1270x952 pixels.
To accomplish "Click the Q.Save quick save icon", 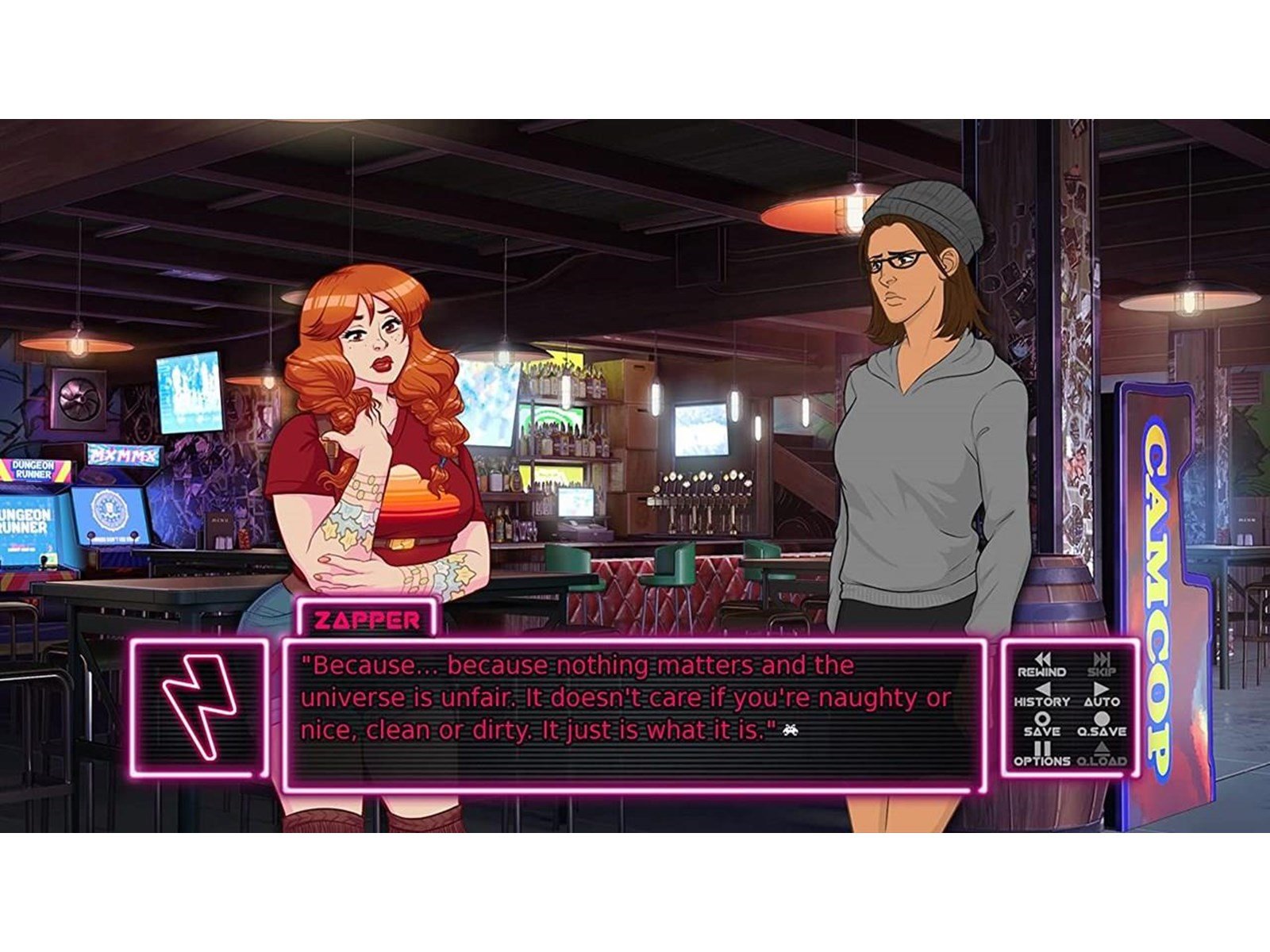I will tap(1102, 717).
